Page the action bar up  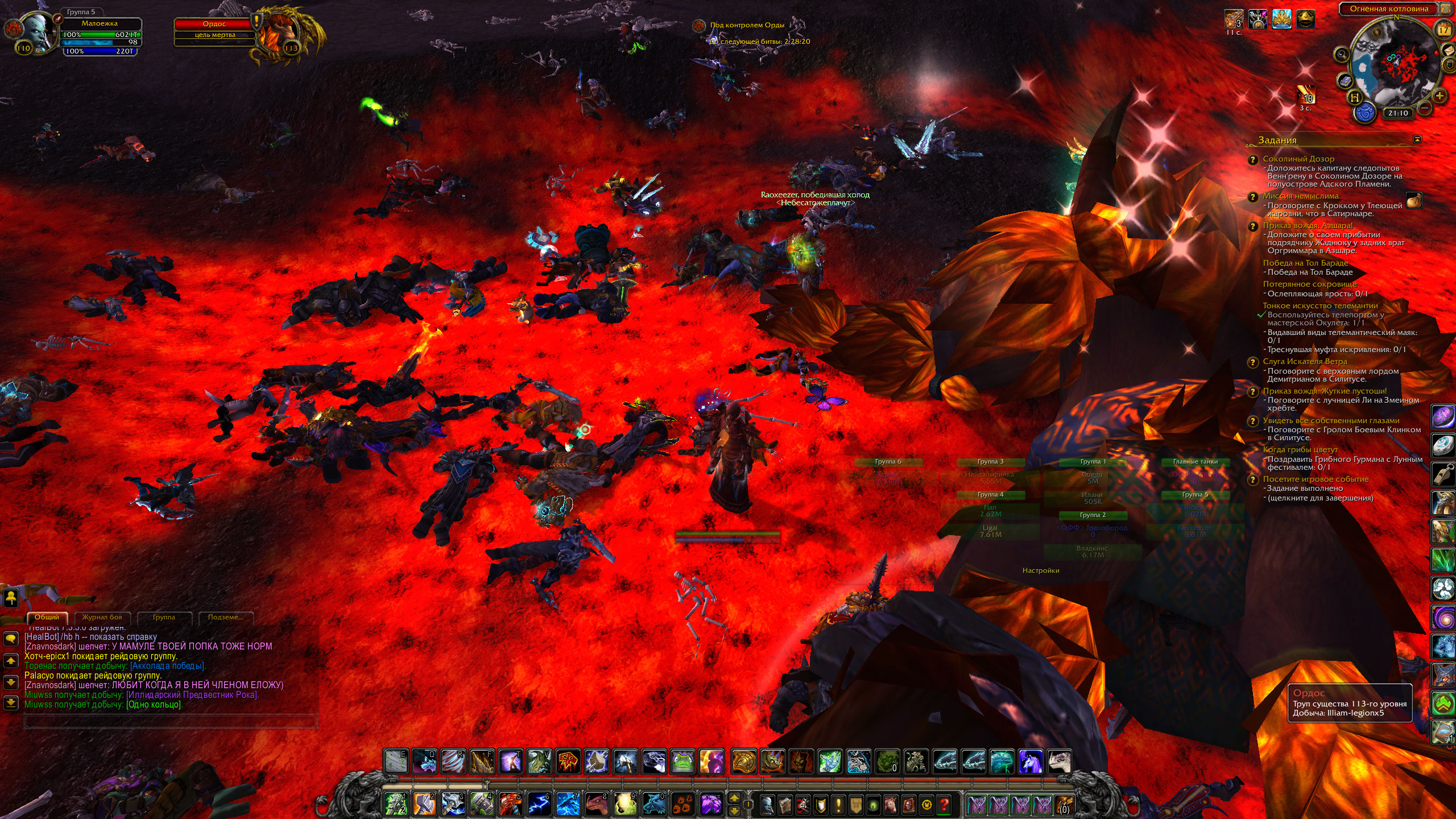click(734, 799)
